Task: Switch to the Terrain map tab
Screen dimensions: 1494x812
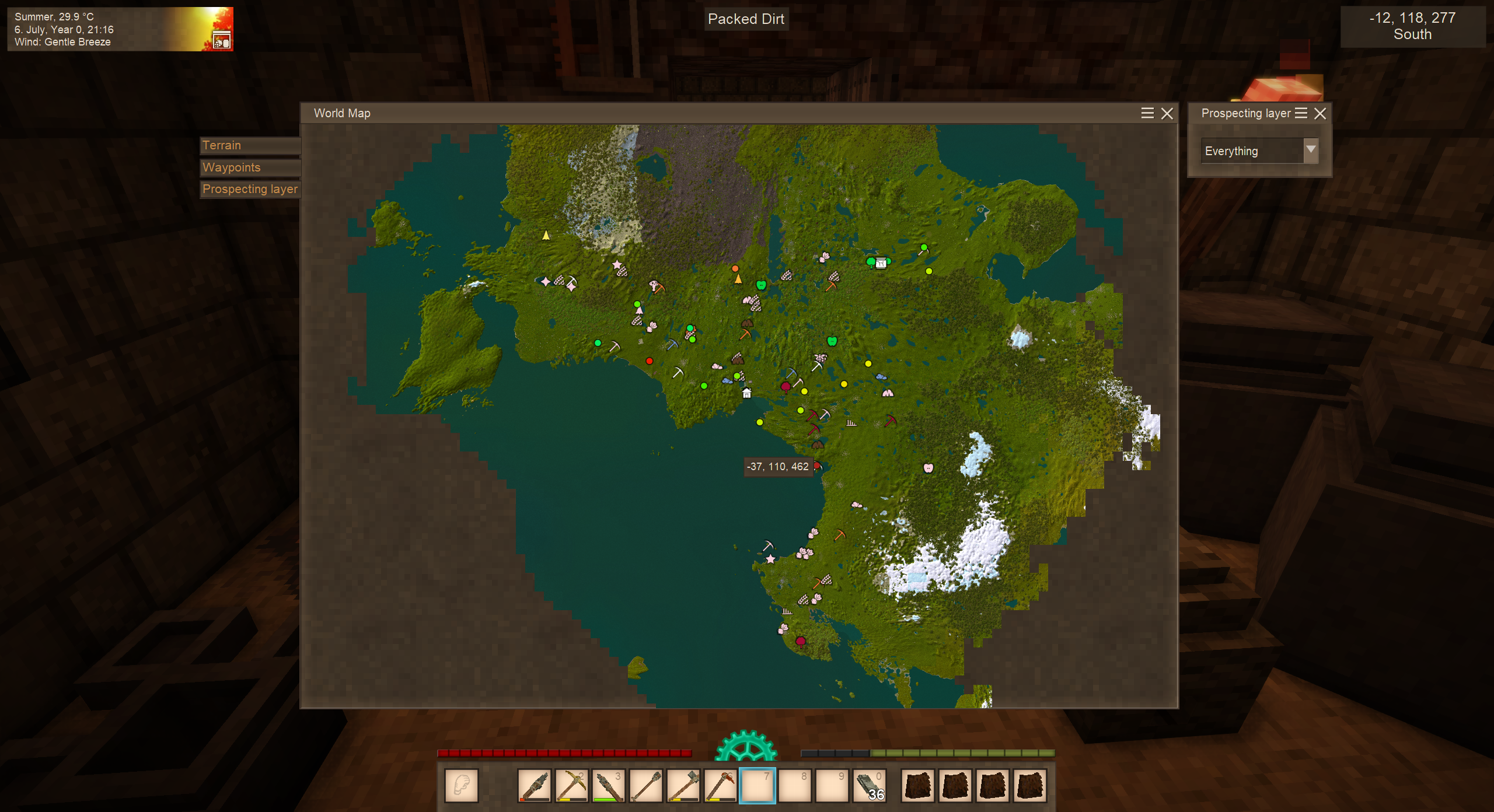Action: [x=250, y=145]
